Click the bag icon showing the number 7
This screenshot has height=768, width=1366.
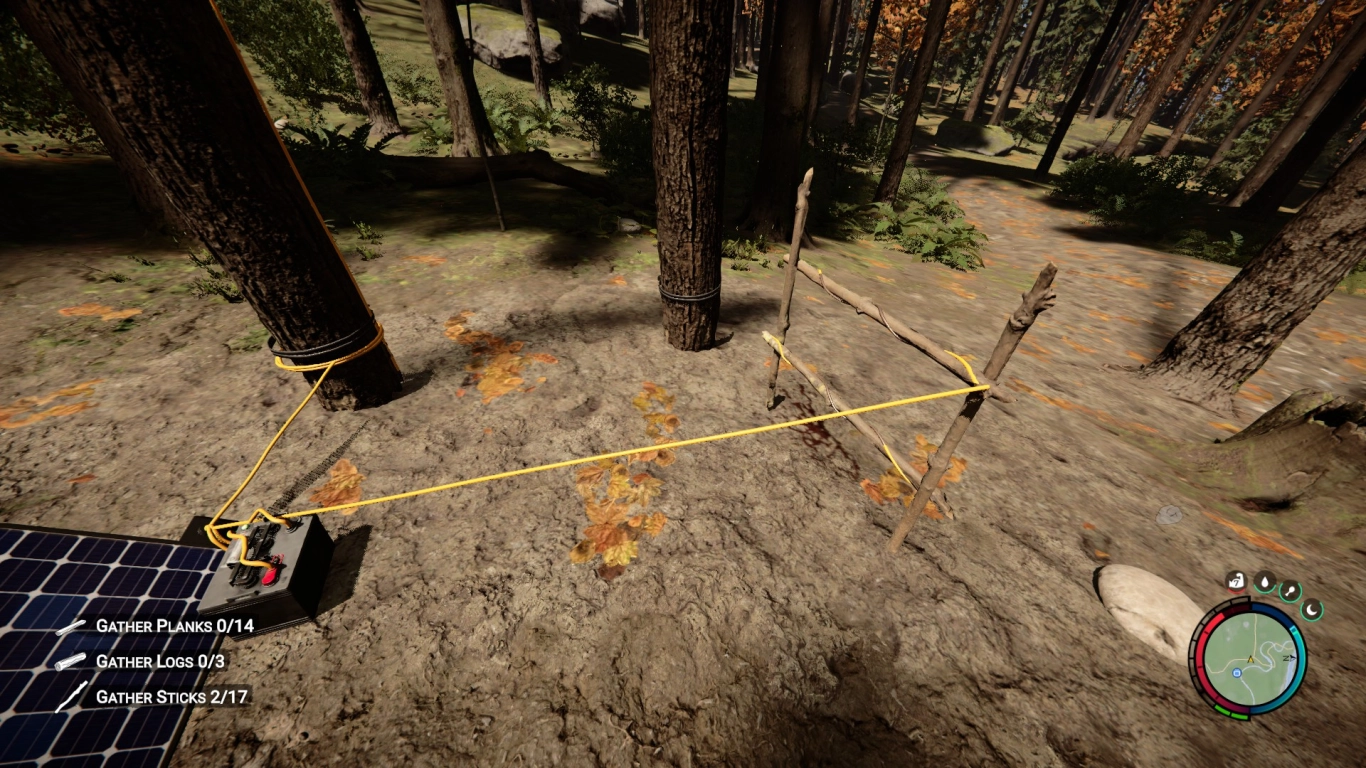click(1236, 582)
